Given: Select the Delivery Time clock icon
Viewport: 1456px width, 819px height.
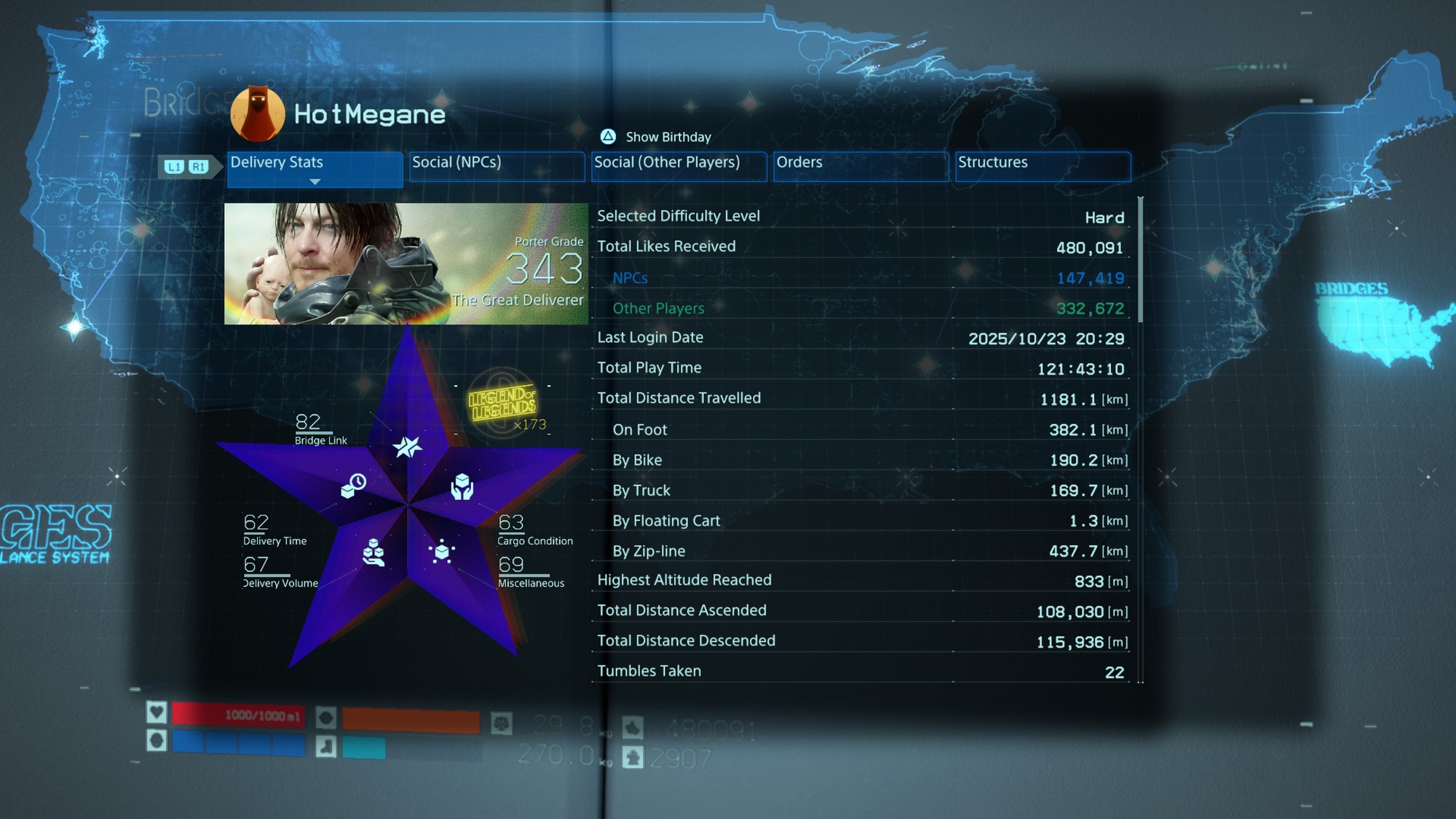Looking at the screenshot, I should tap(354, 486).
